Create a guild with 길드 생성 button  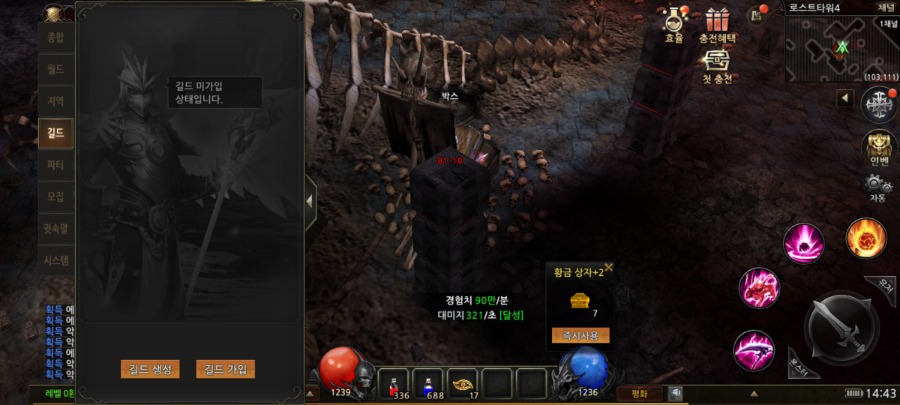click(x=150, y=369)
